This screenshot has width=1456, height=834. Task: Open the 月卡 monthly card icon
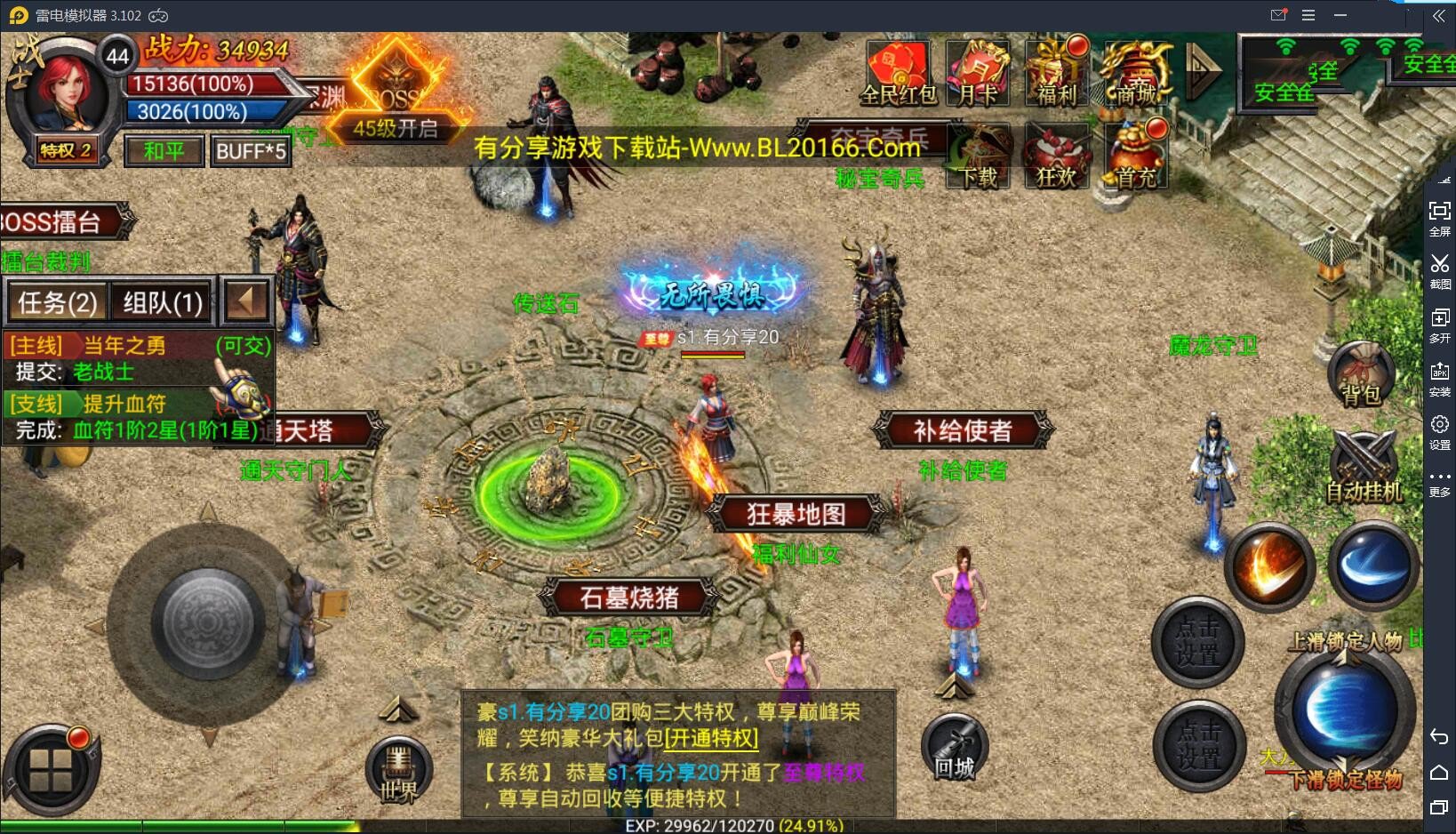click(977, 71)
